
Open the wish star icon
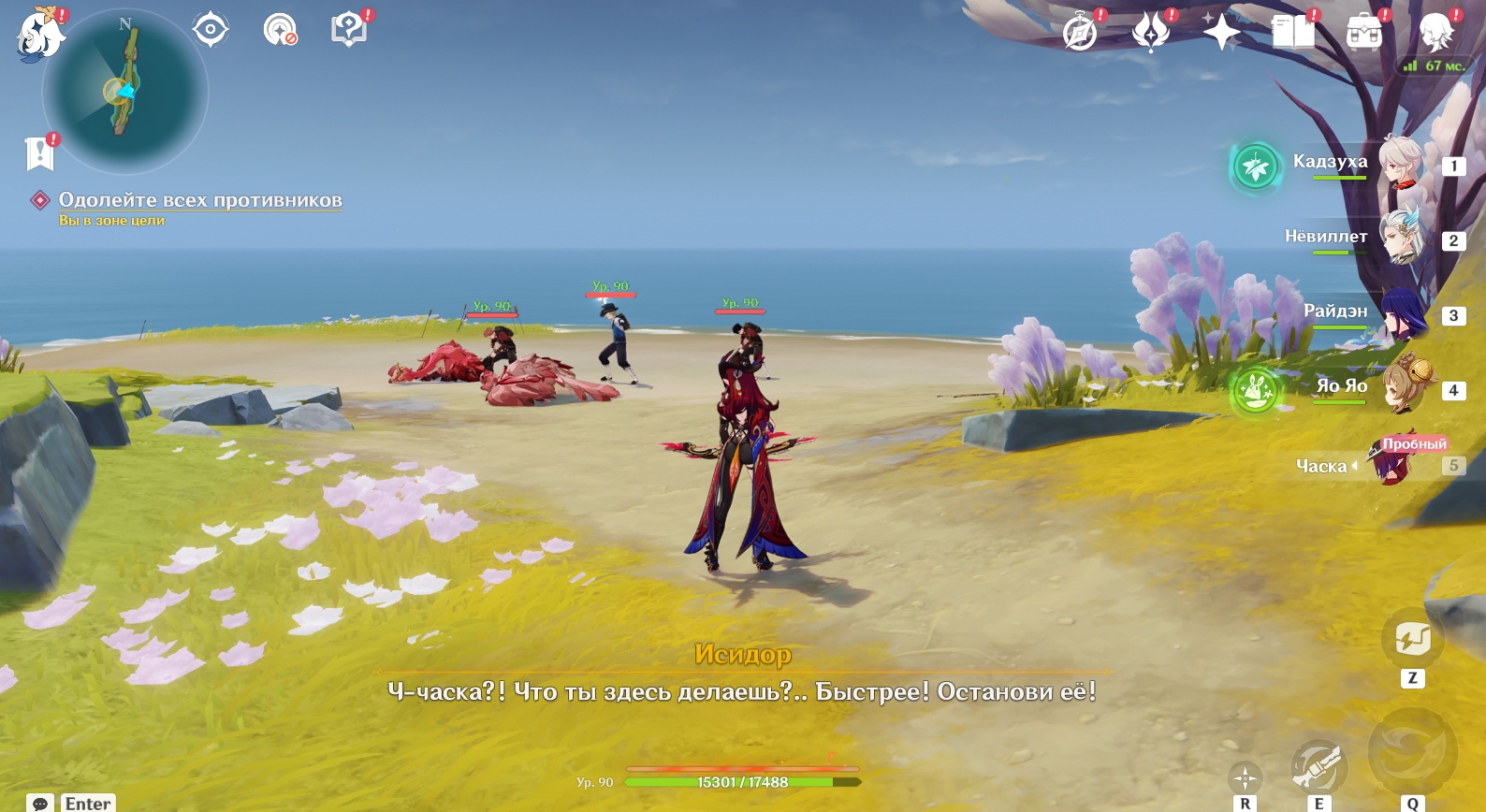click(1221, 33)
